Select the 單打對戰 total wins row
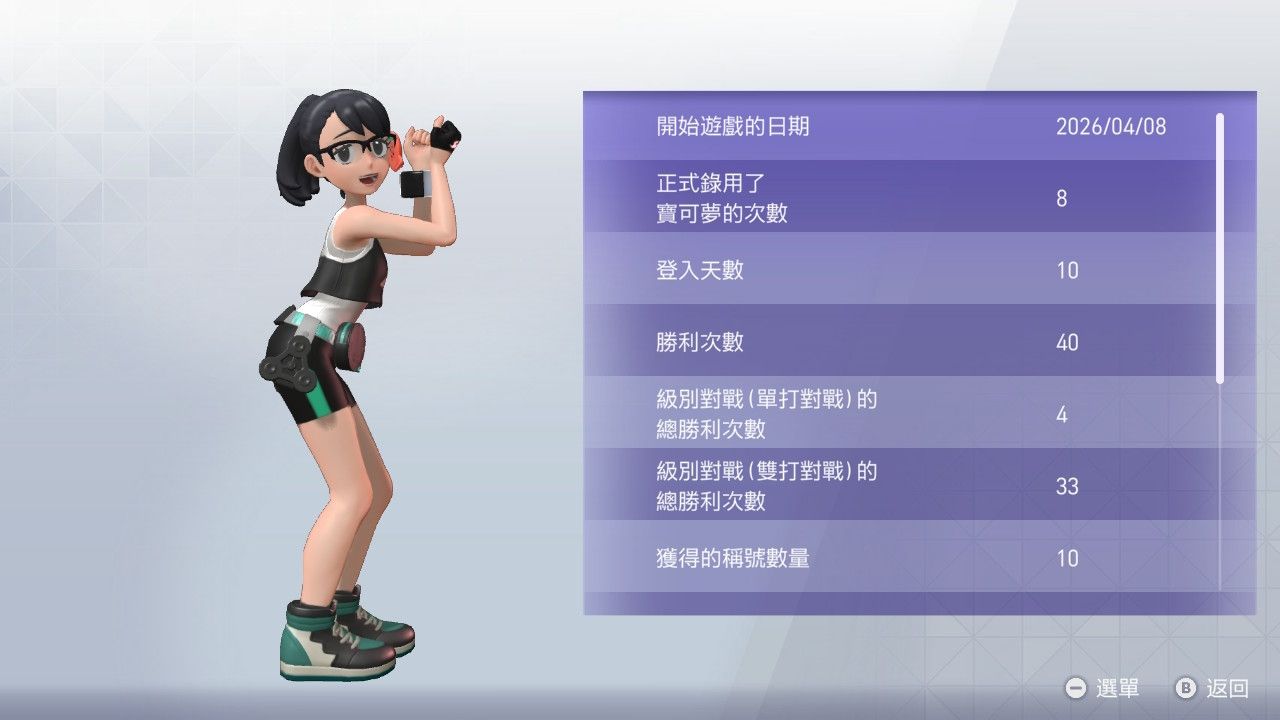Screen dimensions: 1280x720 pyautogui.click(x=900, y=414)
